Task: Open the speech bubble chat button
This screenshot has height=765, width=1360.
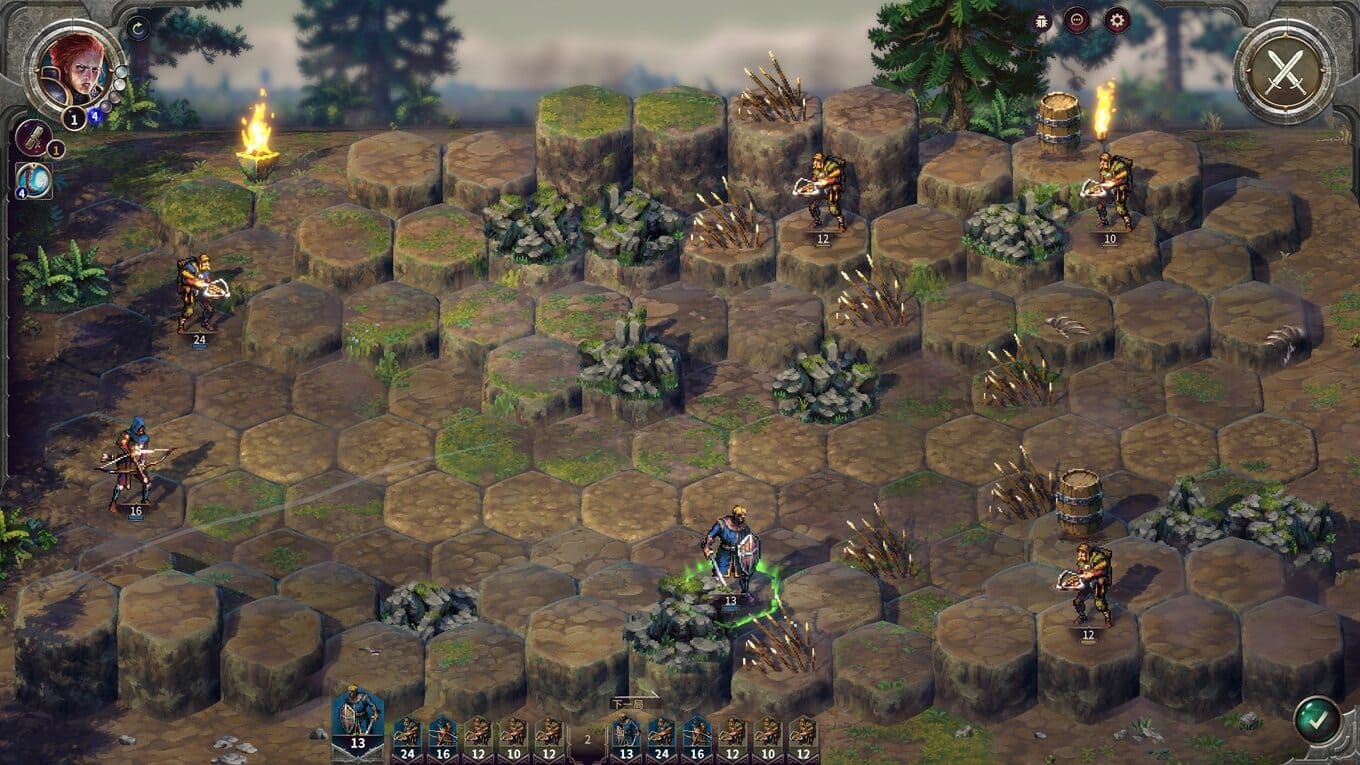Action: (x=1077, y=20)
